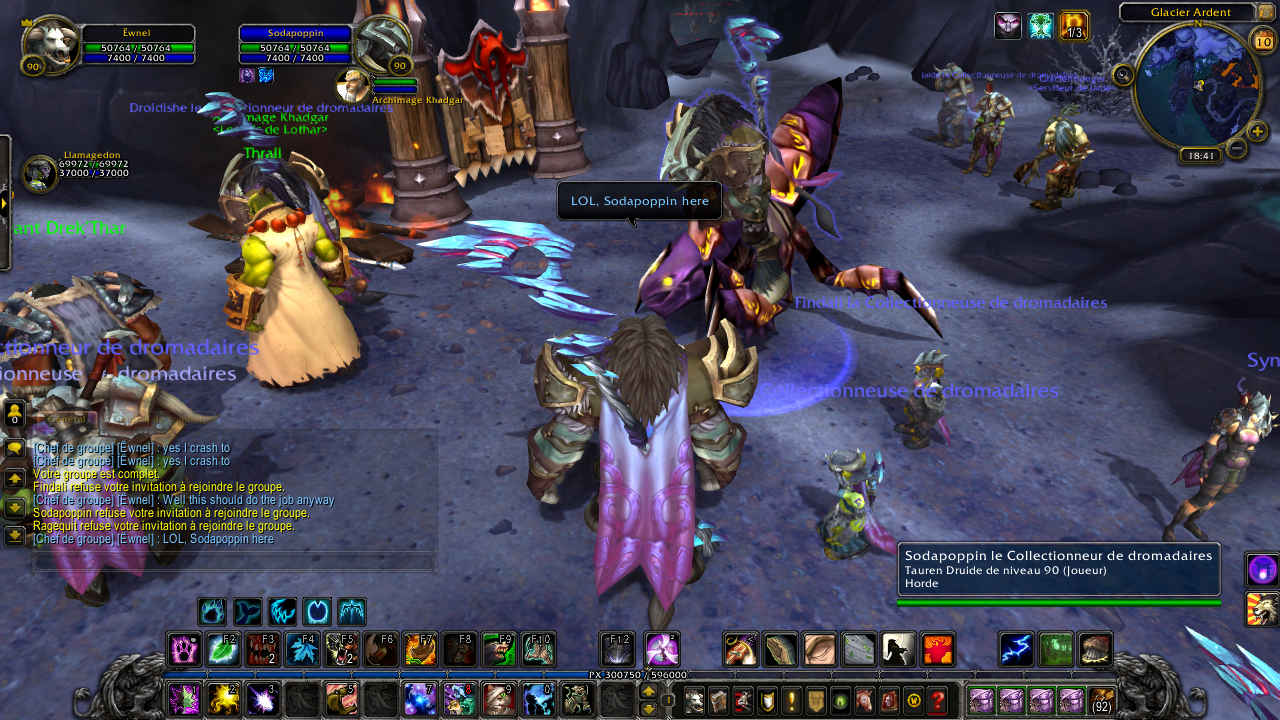Click the minimap tracking magnifier icon
Viewport: 1280px width, 720px height.
[x=1124, y=75]
